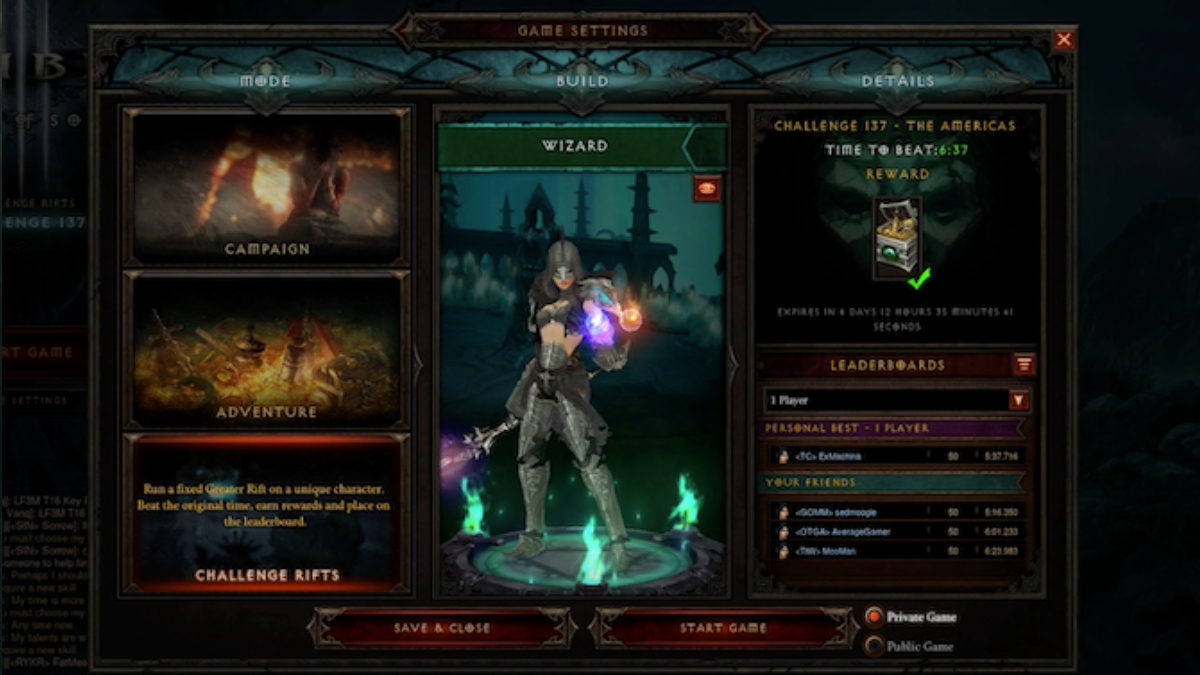Select the Challenge Rifts mode
This screenshot has width=1200, height=675.
[x=266, y=514]
